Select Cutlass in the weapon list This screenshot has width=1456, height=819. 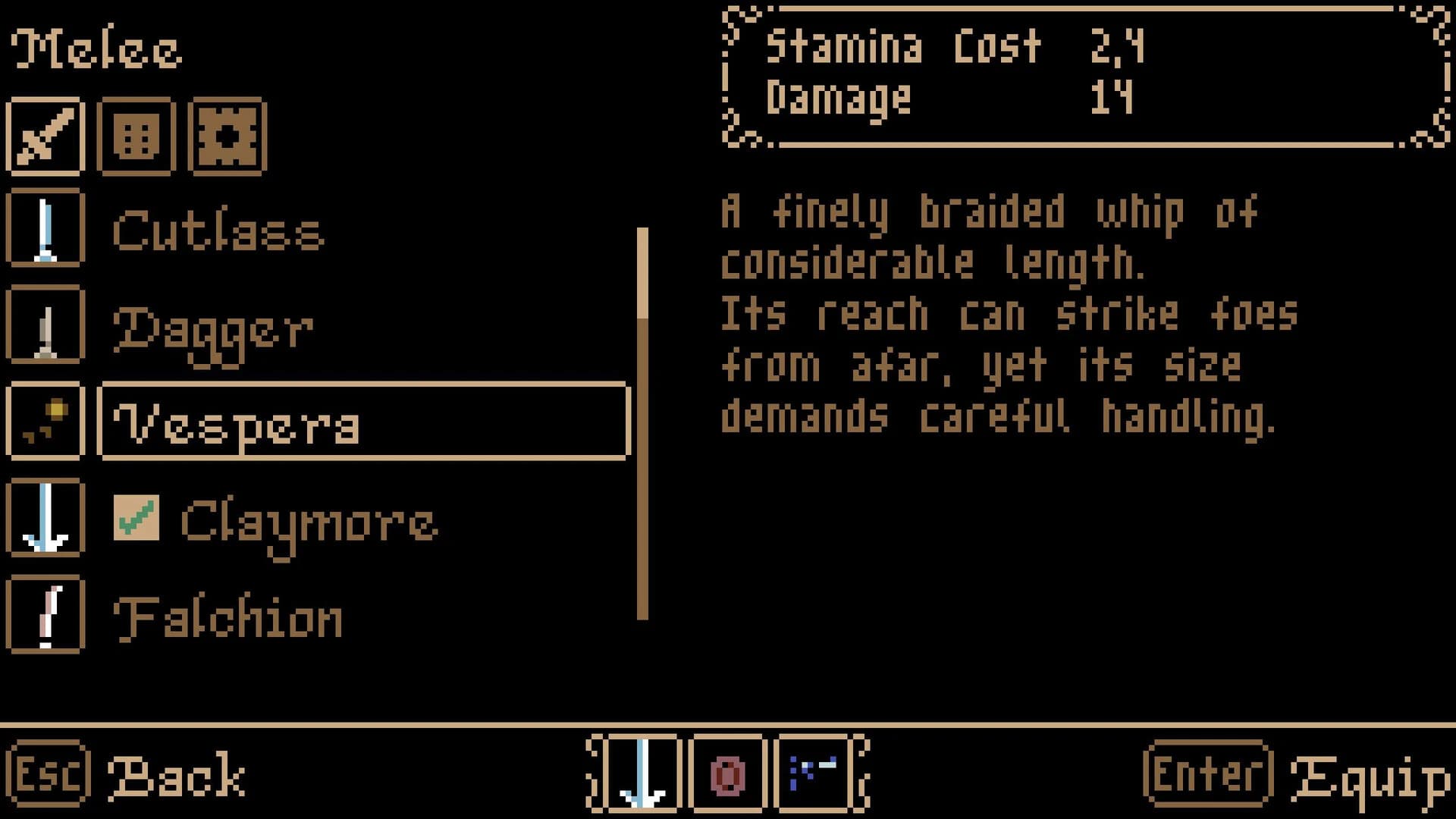click(220, 231)
